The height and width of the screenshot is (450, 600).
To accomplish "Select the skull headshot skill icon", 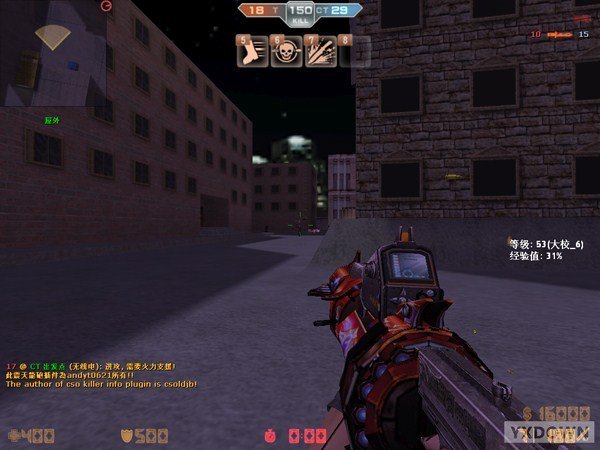I will click(x=285, y=51).
